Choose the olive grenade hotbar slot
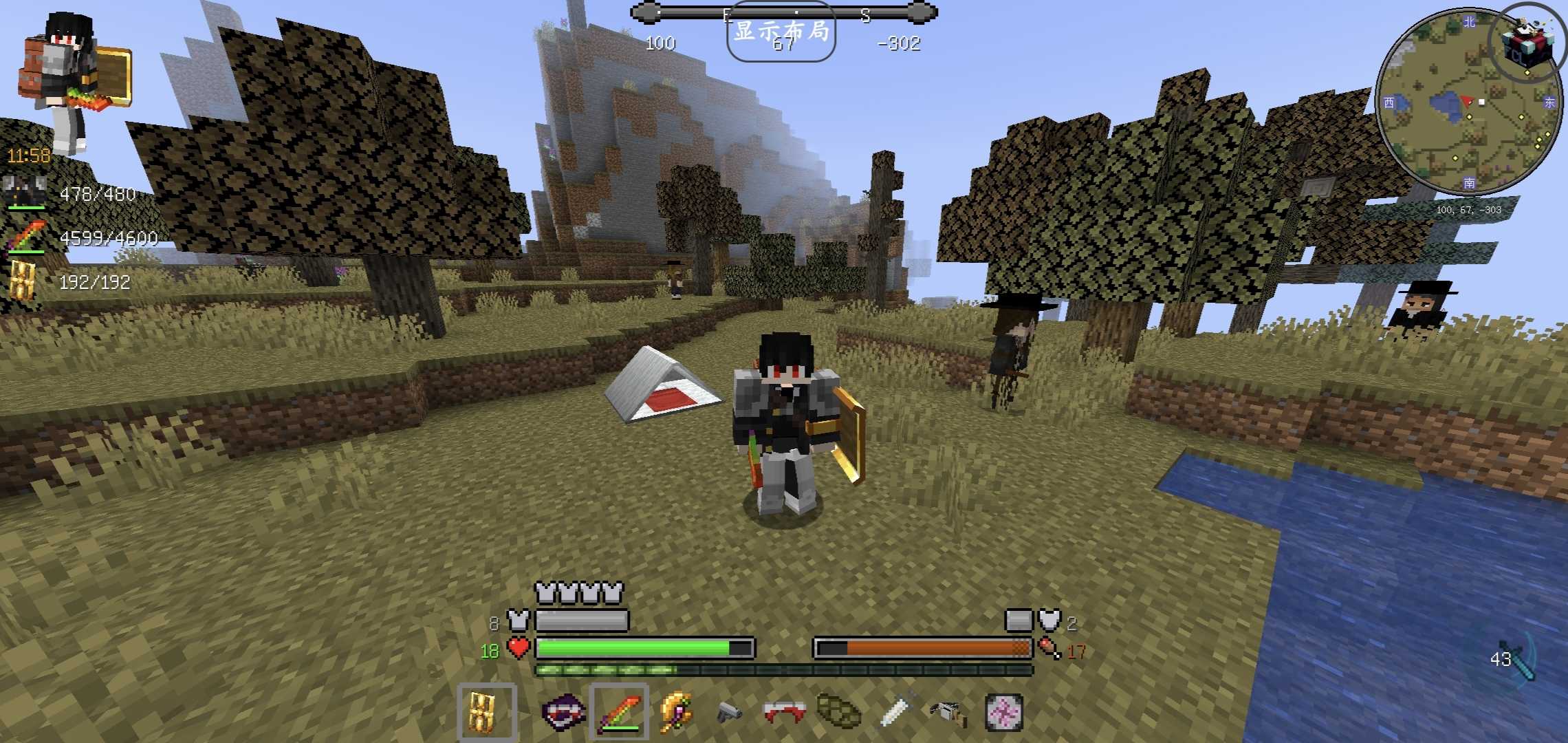This screenshot has height=743, width=1568. pos(838,712)
